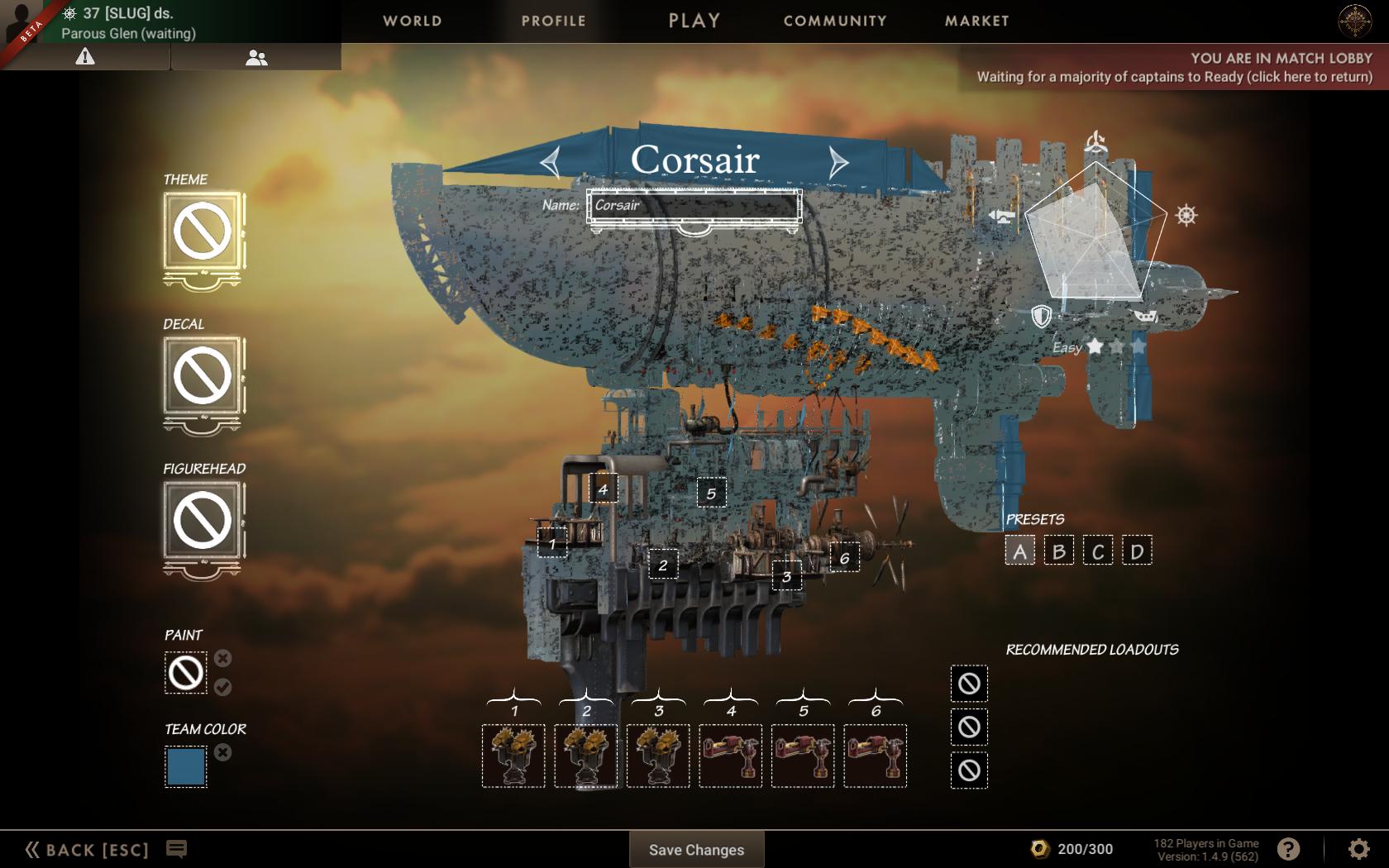
Task: Open the Theme selection slot
Action: (203, 232)
